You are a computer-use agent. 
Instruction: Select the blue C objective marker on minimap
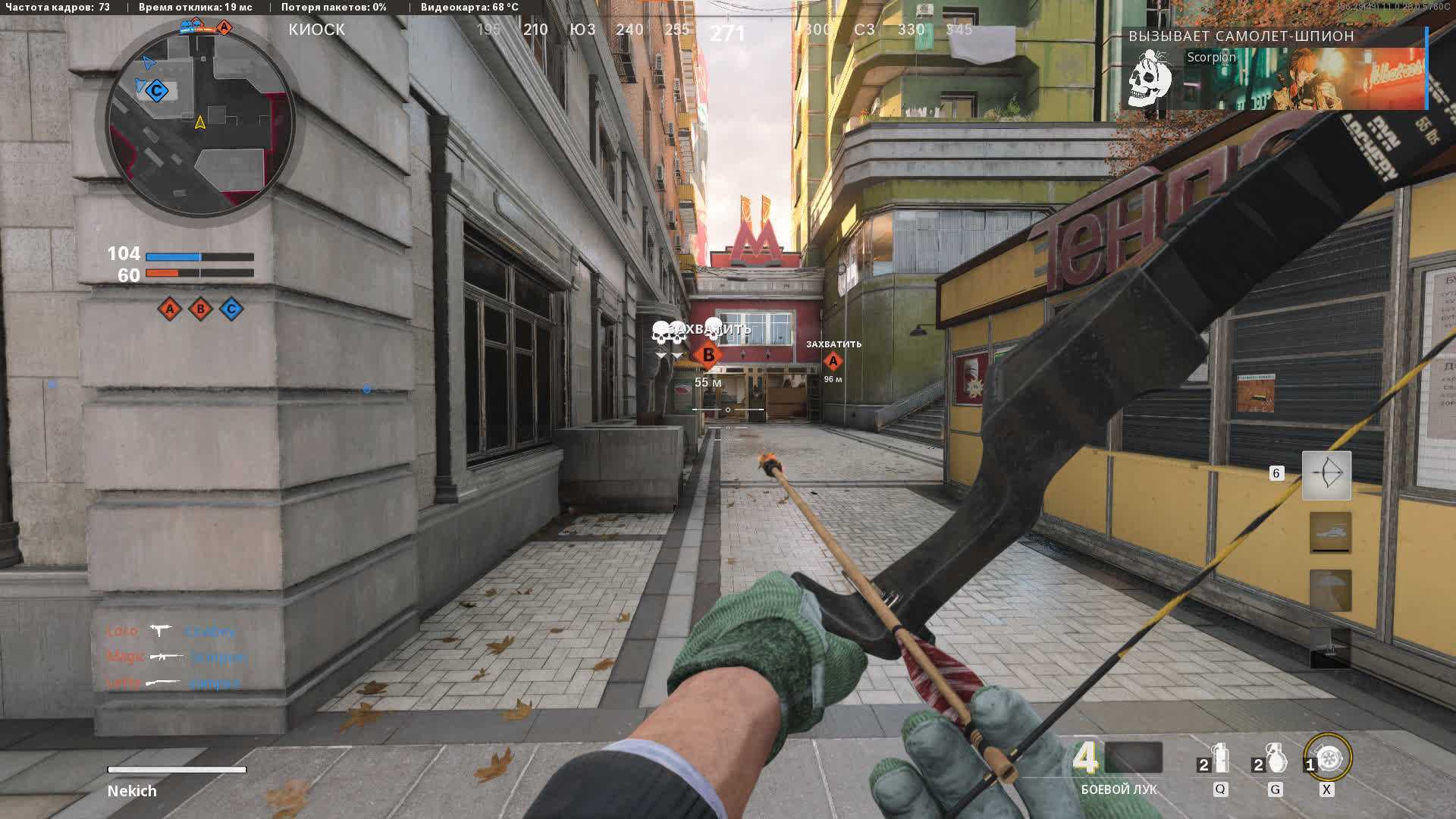pos(156,92)
